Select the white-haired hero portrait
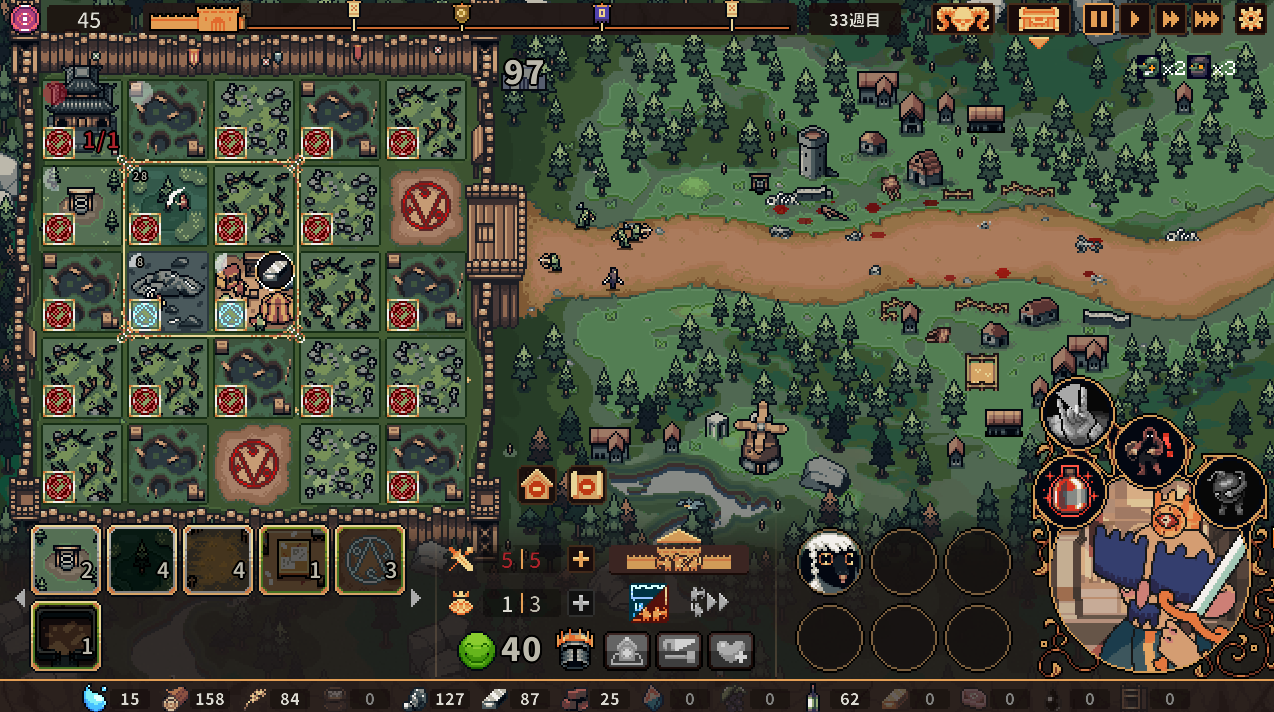Image resolution: width=1274 pixels, height=712 pixels. (829, 562)
